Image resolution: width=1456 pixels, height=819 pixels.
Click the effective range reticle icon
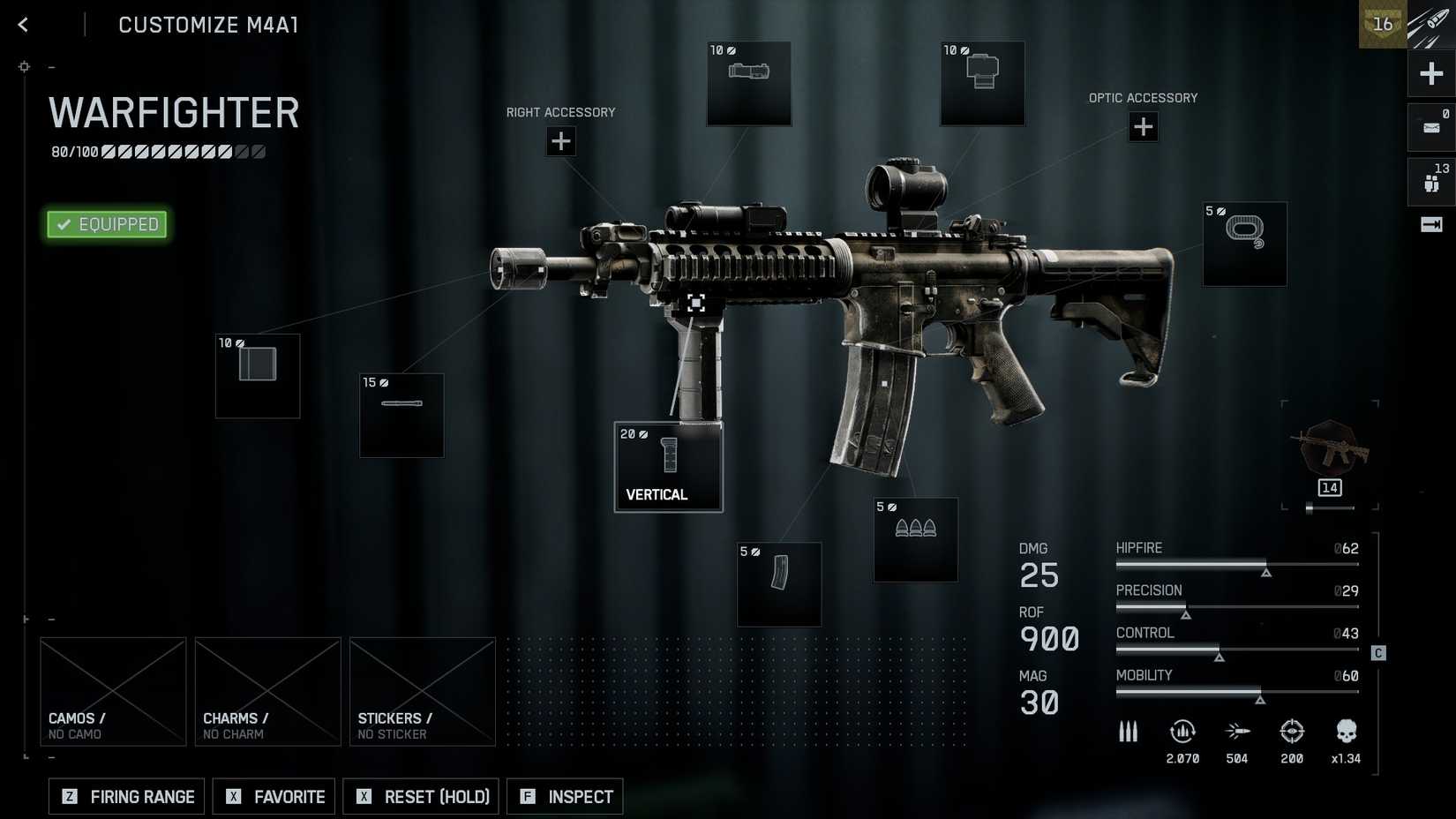point(1292,732)
